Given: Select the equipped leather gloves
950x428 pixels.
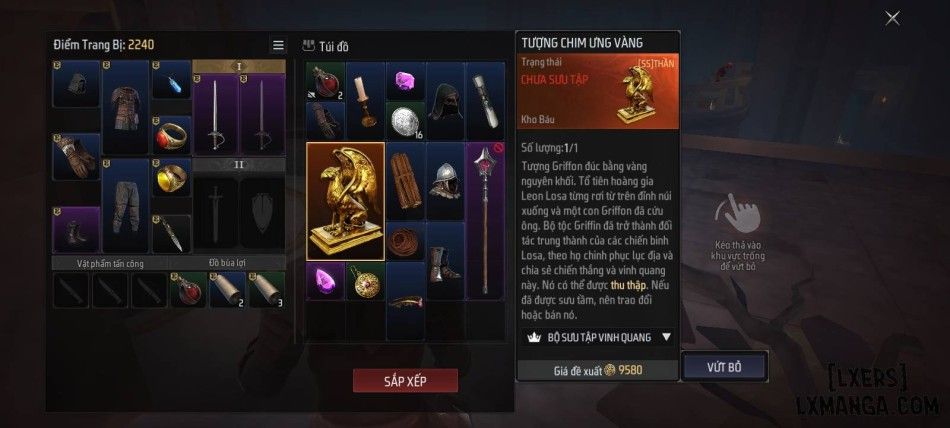Looking at the screenshot, I should coord(76,155).
